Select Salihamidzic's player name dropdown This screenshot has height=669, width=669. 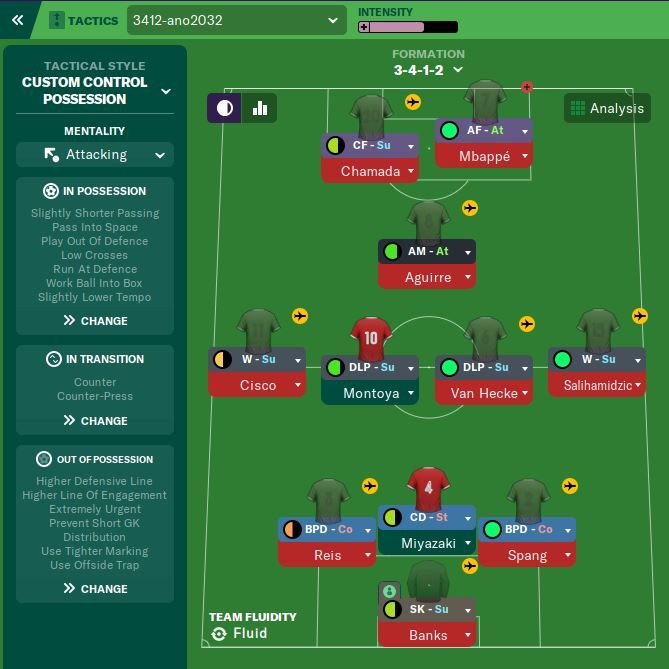pos(597,385)
